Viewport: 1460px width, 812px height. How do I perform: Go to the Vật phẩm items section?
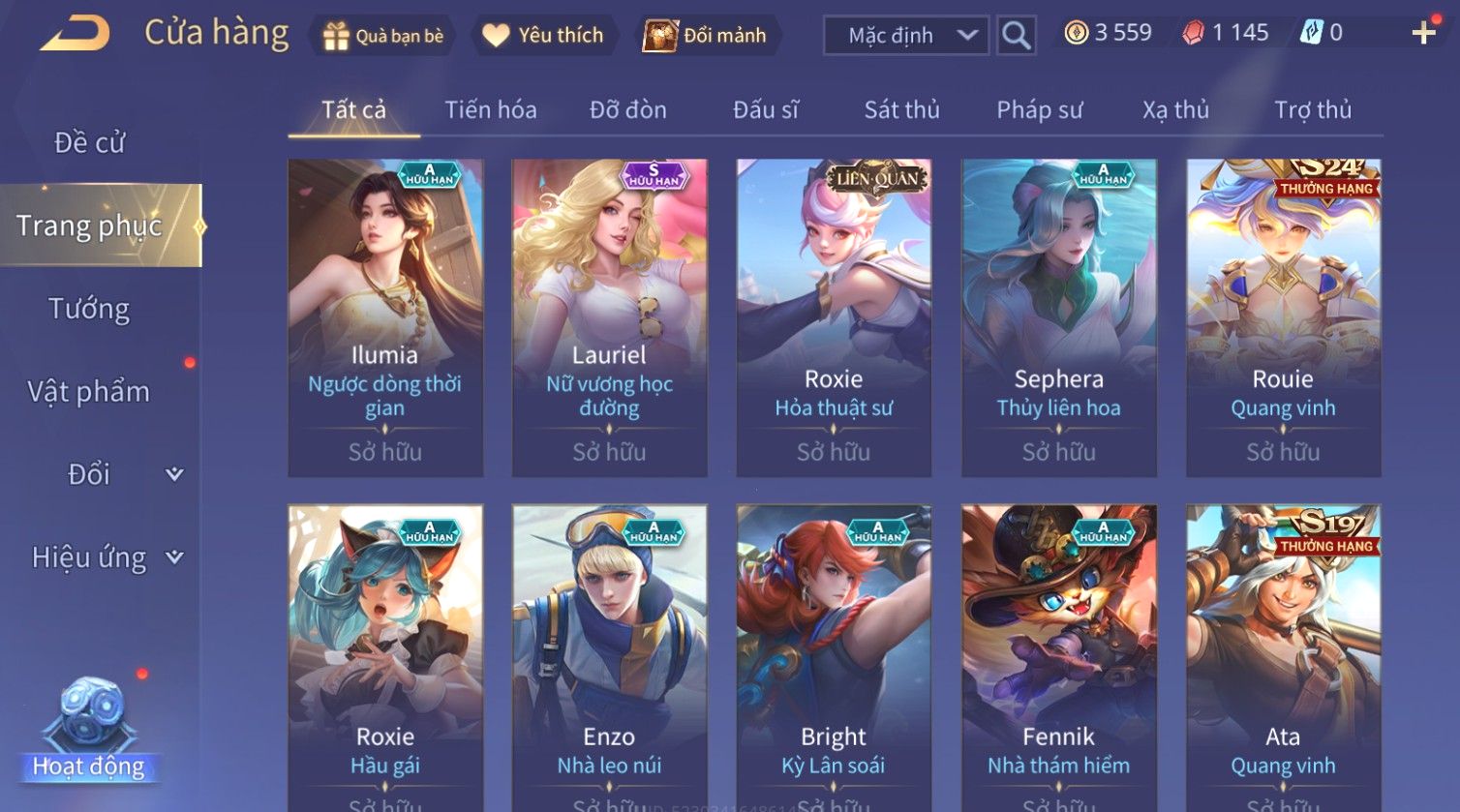click(x=89, y=392)
